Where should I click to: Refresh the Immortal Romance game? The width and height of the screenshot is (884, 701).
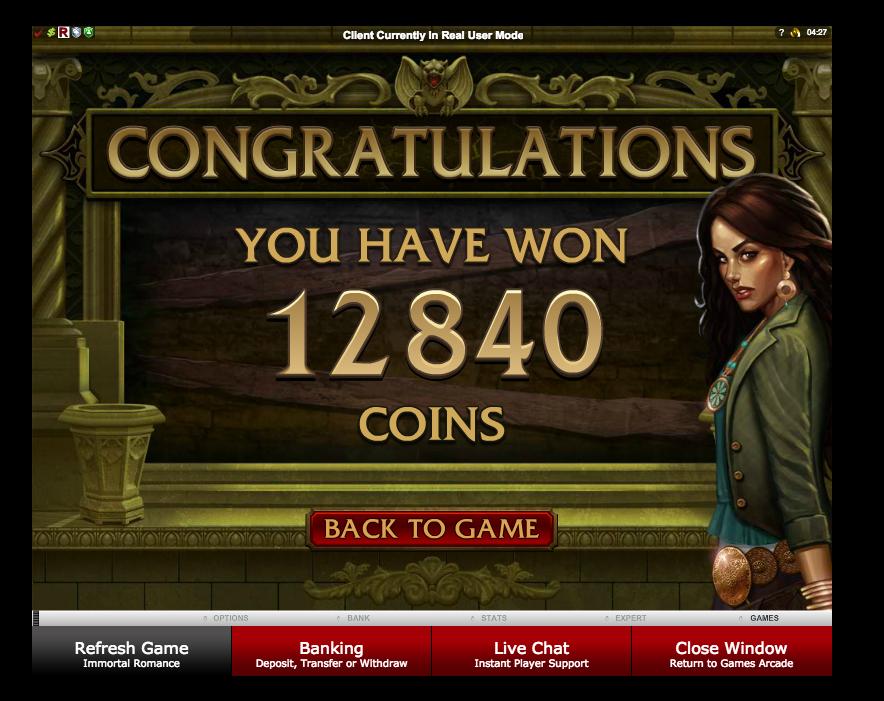click(x=131, y=654)
